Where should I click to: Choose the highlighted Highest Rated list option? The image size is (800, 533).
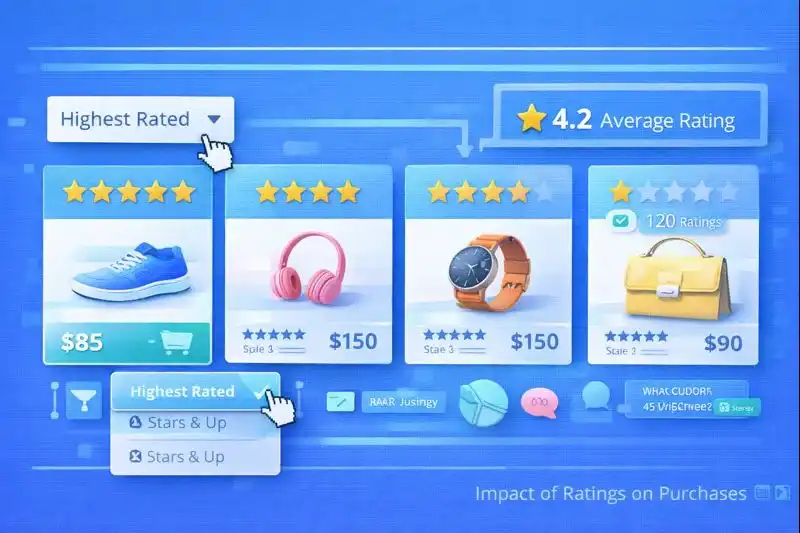(182, 392)
